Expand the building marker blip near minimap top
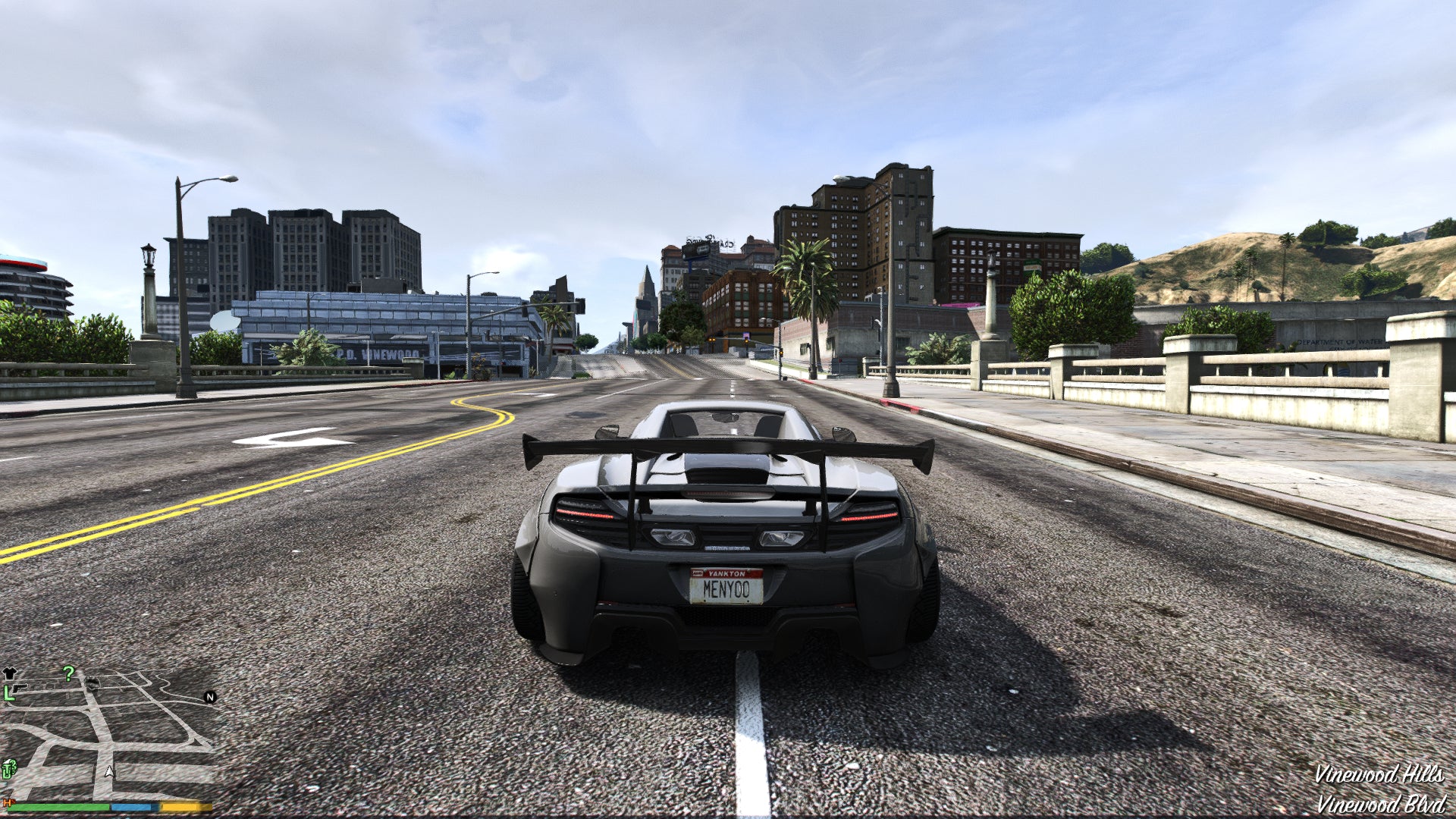1456x819 pixels. click(x=91, y=682)
